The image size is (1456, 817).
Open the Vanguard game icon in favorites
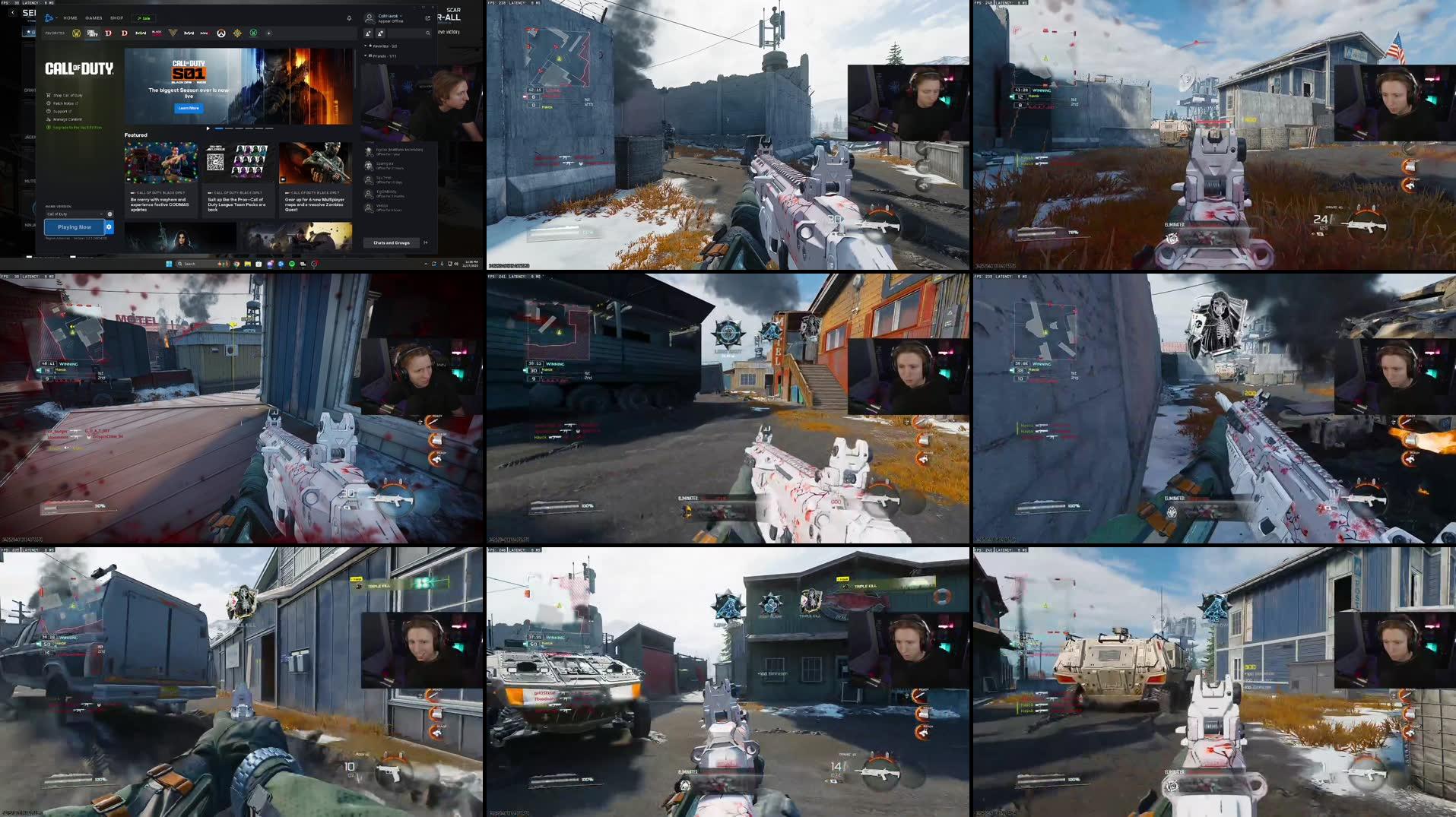tap(174, 33)
